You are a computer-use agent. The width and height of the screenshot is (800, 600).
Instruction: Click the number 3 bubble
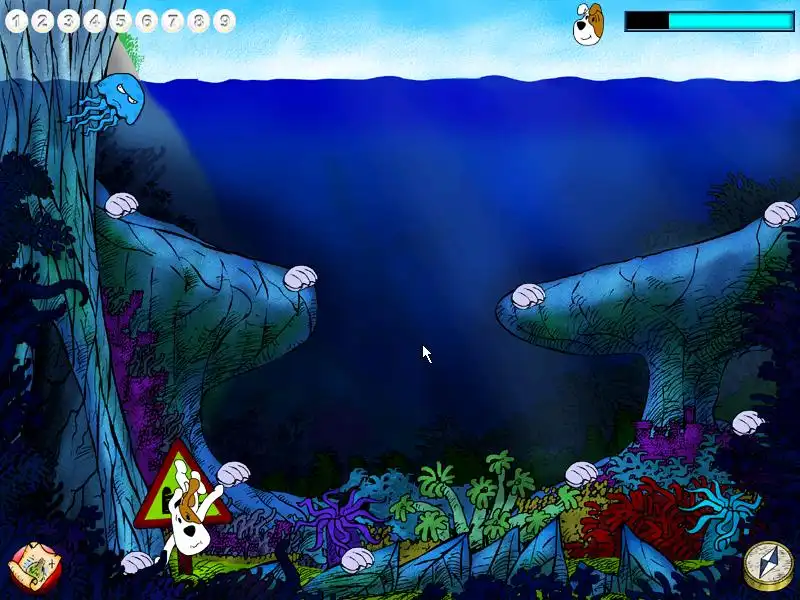pyautogui.click(x=69, y=20)
